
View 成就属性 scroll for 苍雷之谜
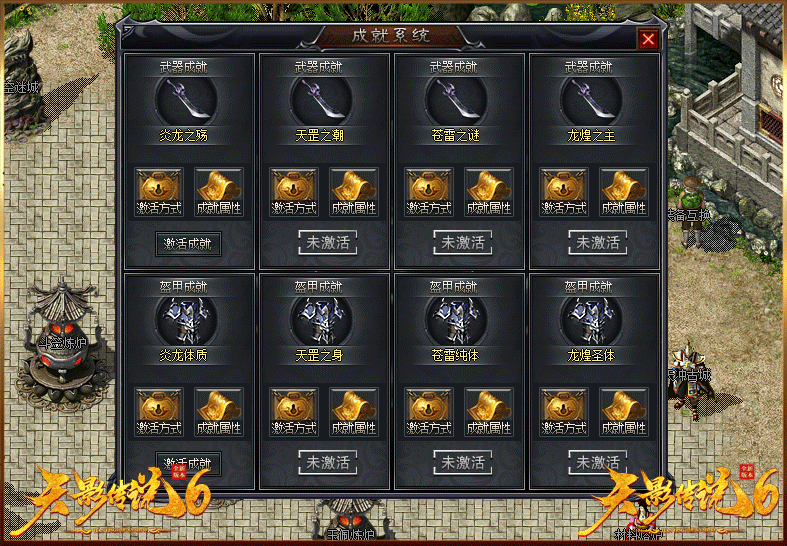tap(489, 191)
